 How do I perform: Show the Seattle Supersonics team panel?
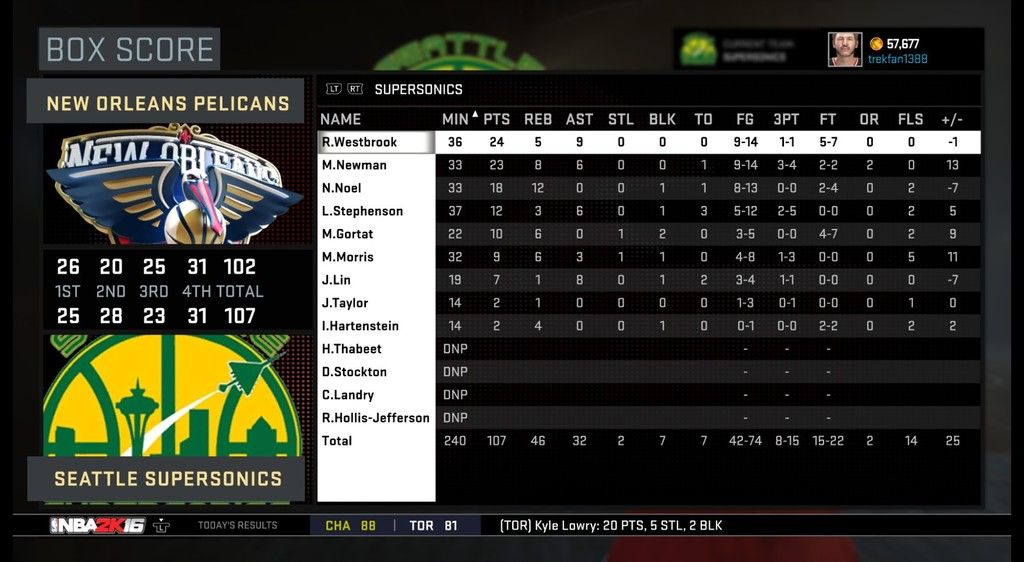tap(167, 478)
